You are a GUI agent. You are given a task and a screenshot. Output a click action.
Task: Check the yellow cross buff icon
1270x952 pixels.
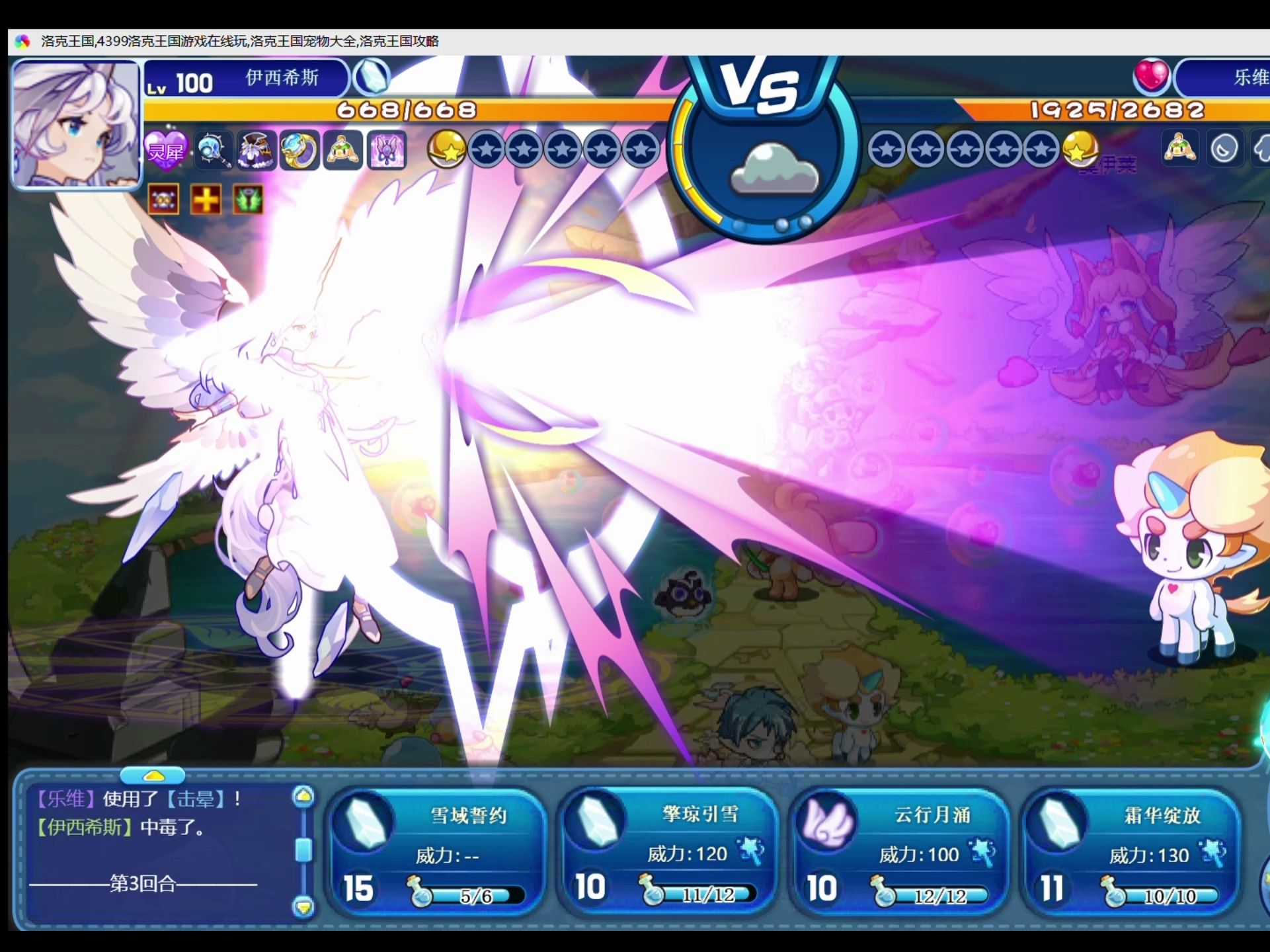[x=206, y=199]
